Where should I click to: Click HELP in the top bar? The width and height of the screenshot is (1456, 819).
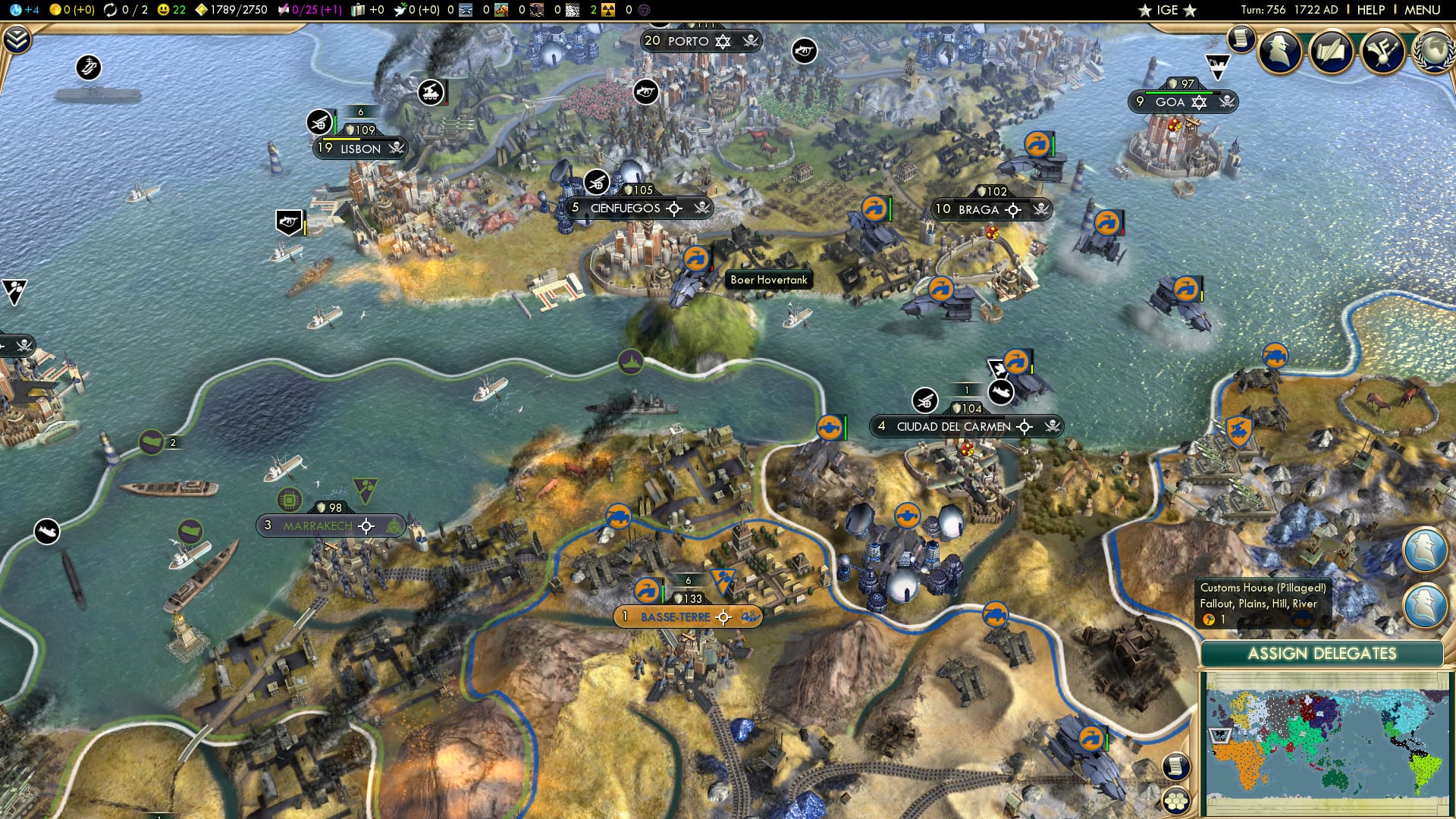click(x=1370, y=10)
